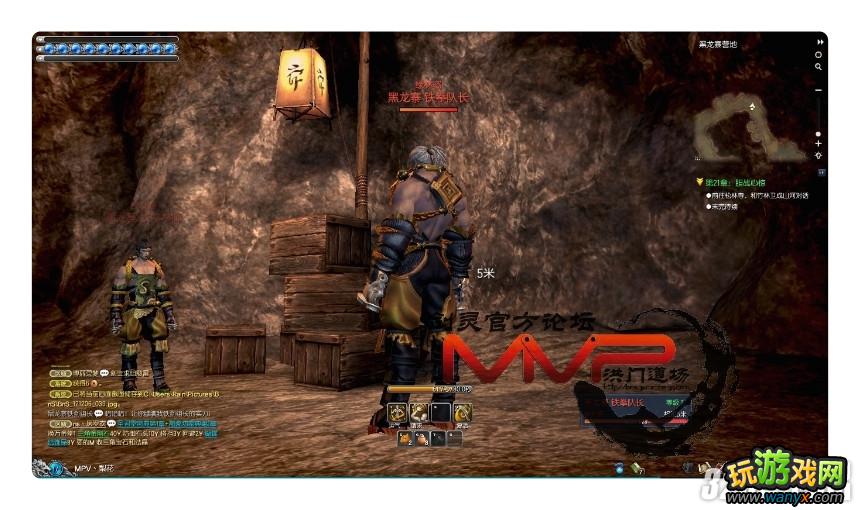Collapse the minimap with the double-arrow button
860x510 pixels.
819,42
